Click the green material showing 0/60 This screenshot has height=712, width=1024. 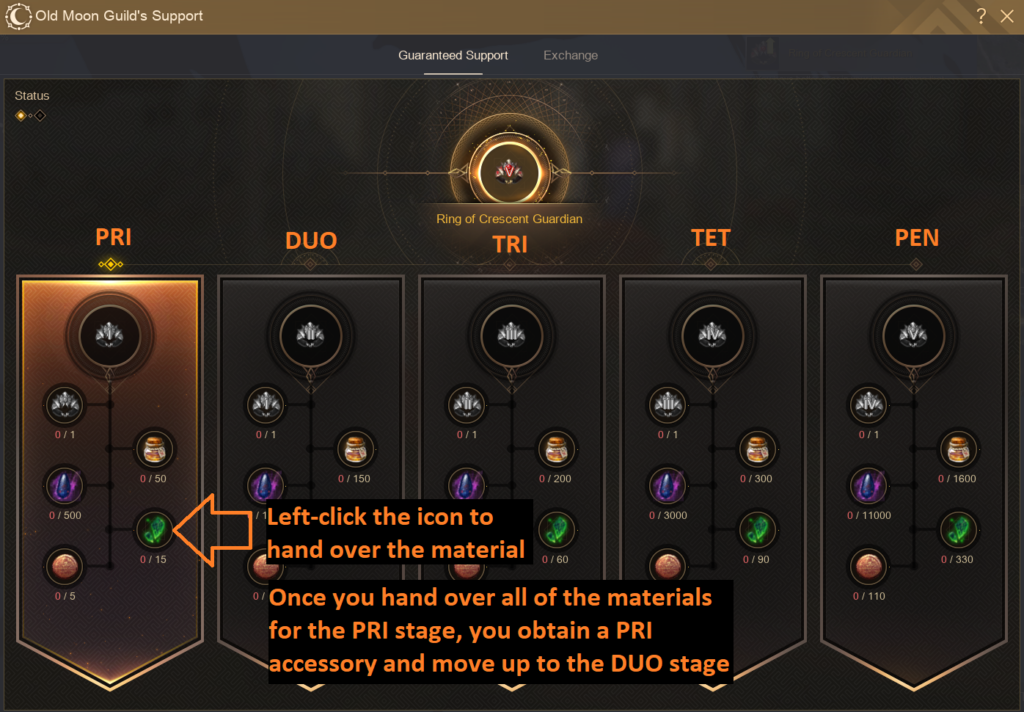tap(557, 528)
